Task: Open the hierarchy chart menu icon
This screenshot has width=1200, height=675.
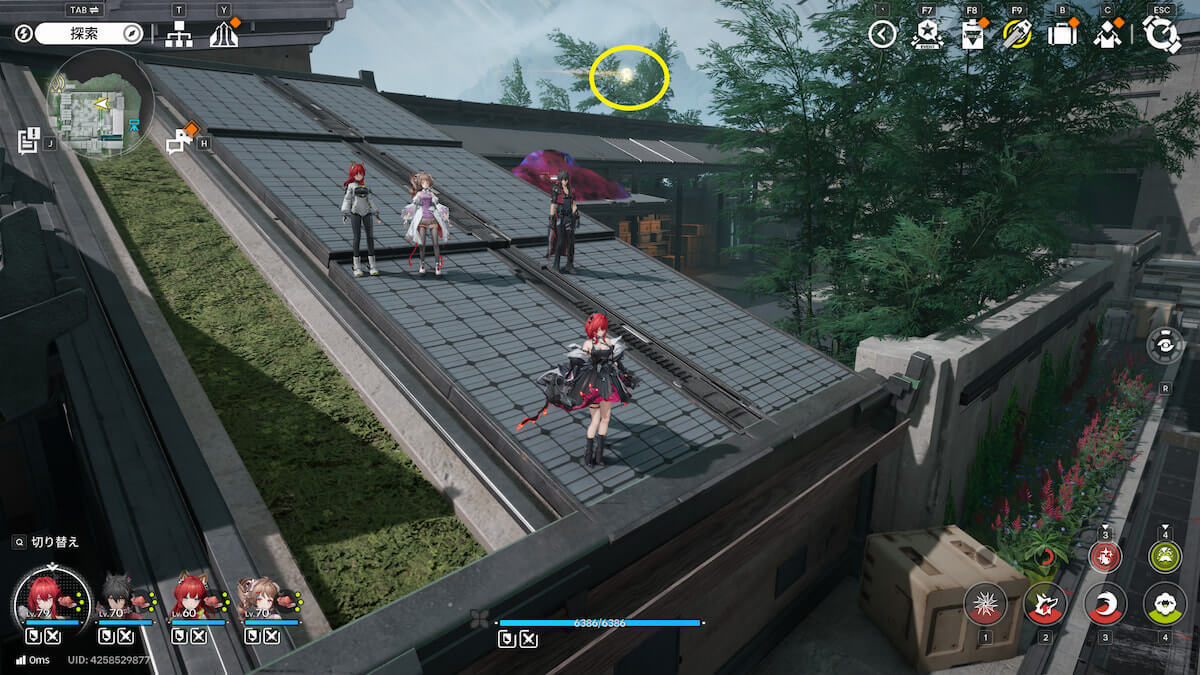Action: tap(179, 34)
